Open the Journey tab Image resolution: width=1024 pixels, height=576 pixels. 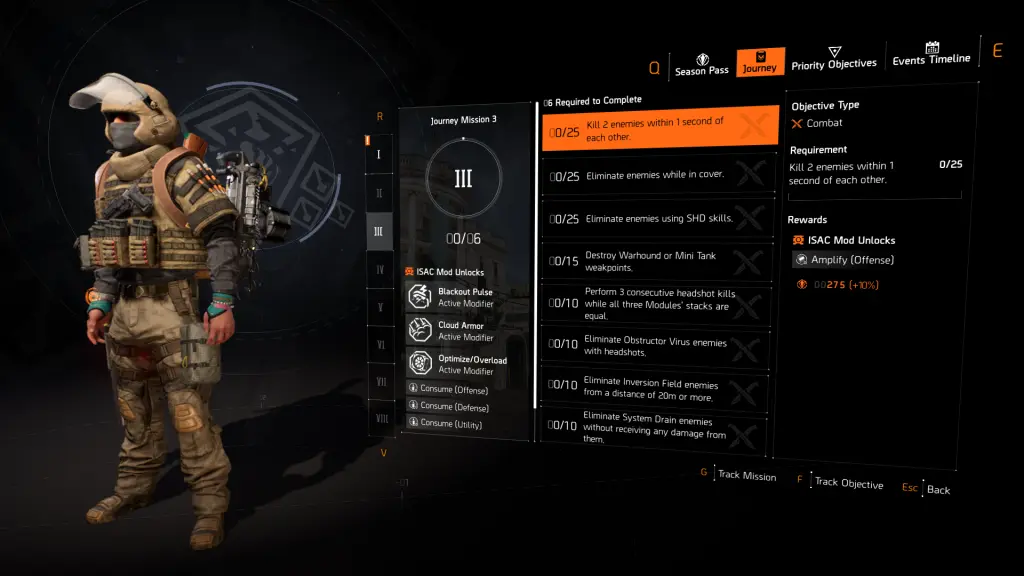click(759, 63)
